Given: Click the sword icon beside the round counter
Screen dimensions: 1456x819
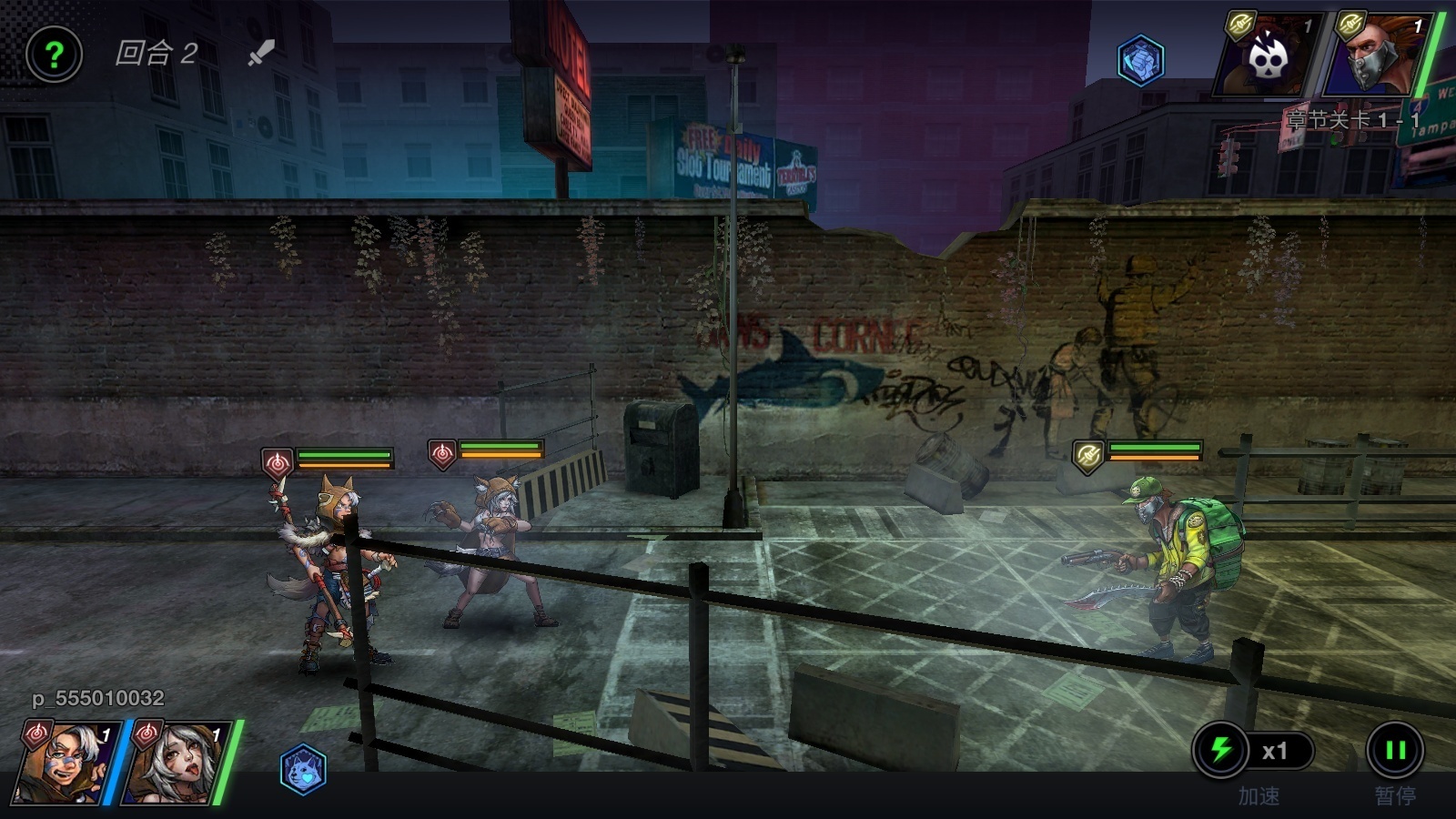Looking at the screenshot, I should point(261,53).
